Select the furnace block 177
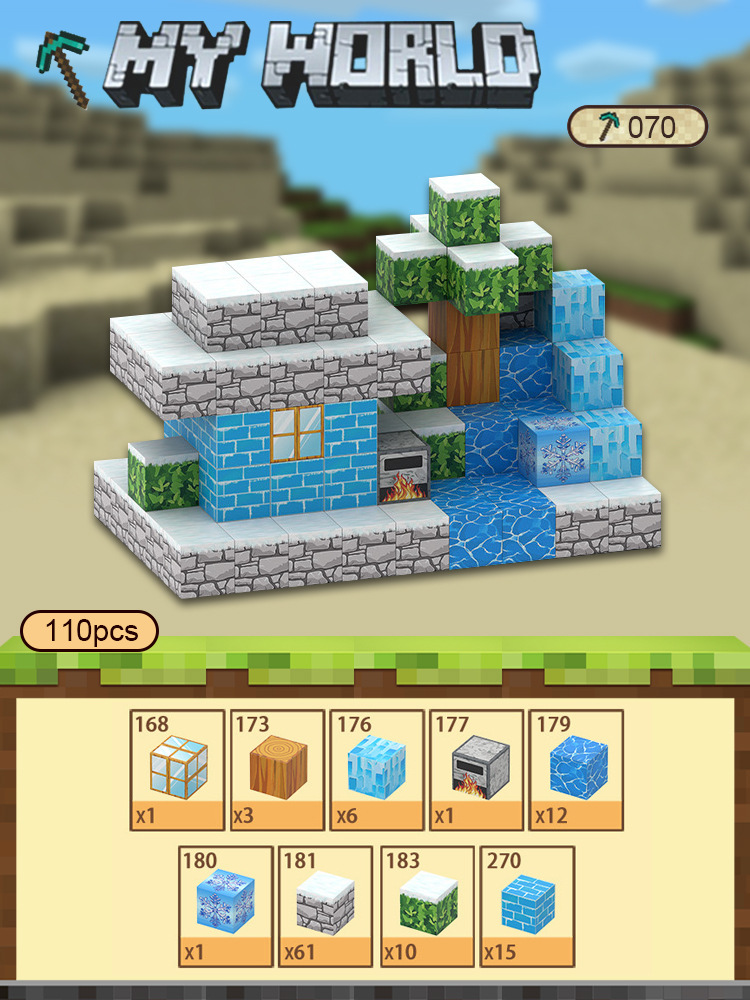 point(475,770)
